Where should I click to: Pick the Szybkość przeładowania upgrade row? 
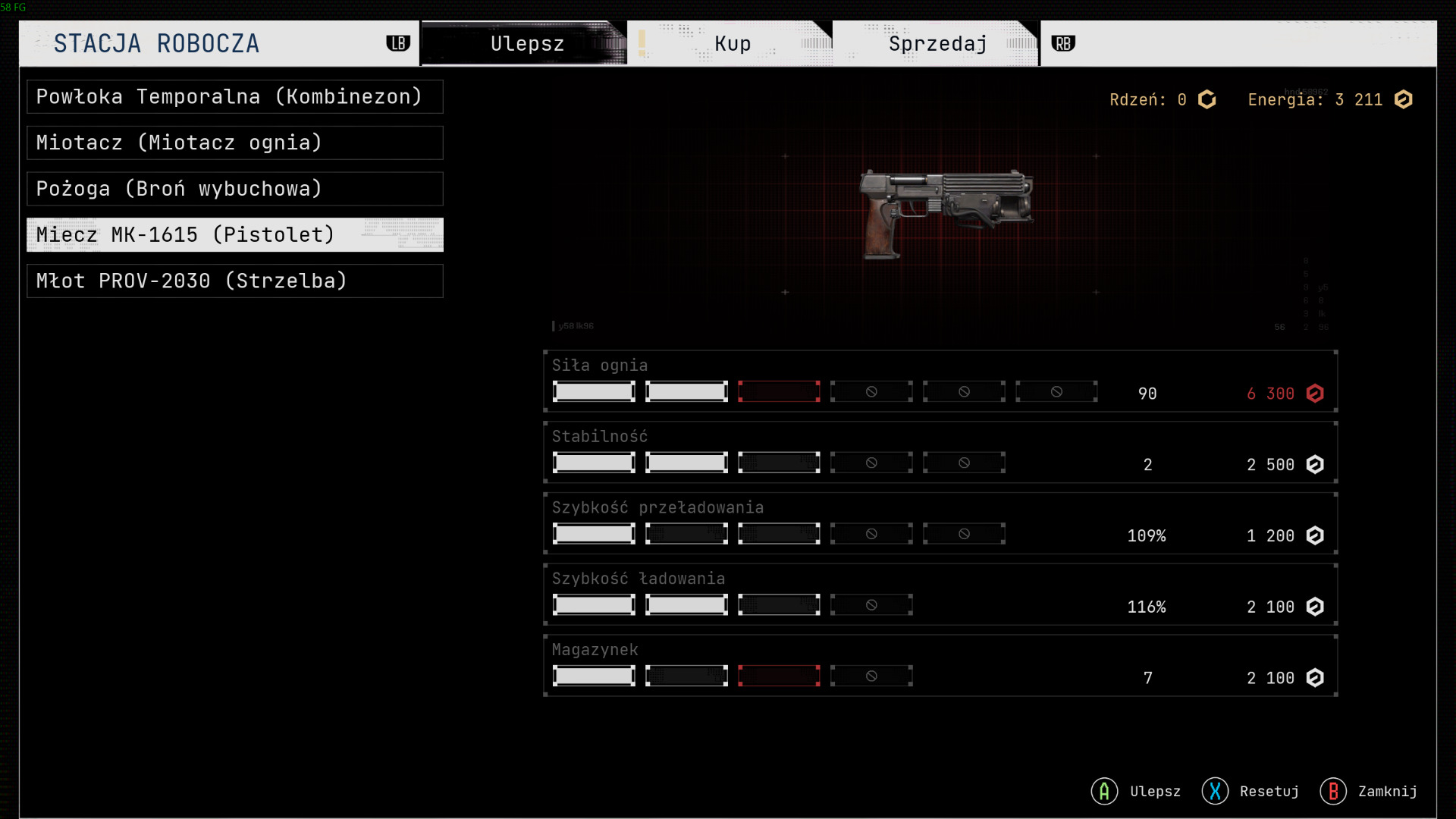coord(940,524)
